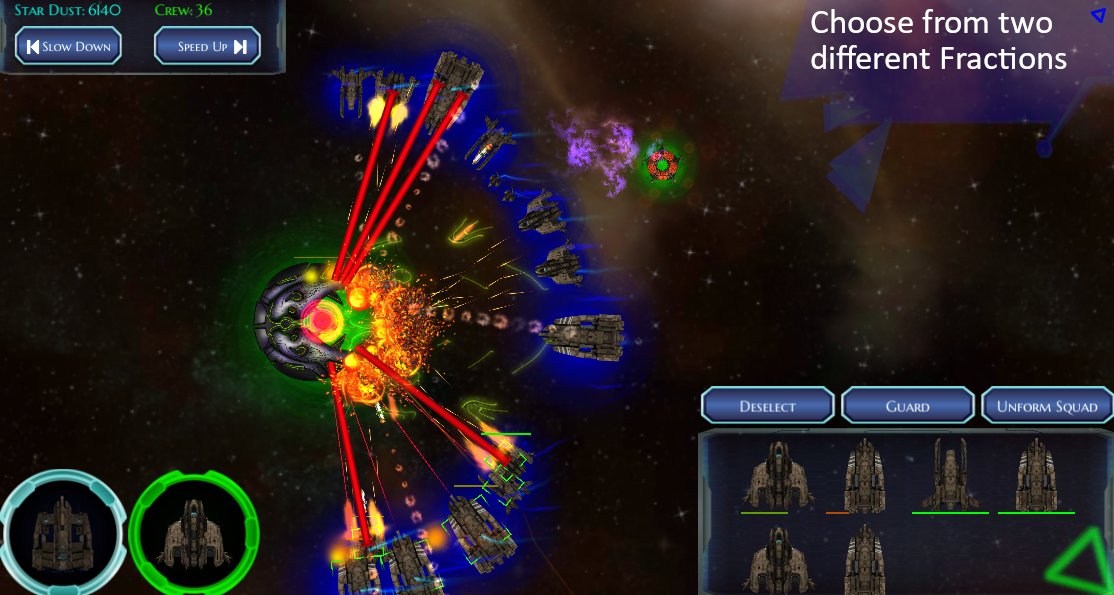The height and width of the screenshot is (595, 1114).
Task: Choose the Unform Squad button
Action: tap(1047, 406)
